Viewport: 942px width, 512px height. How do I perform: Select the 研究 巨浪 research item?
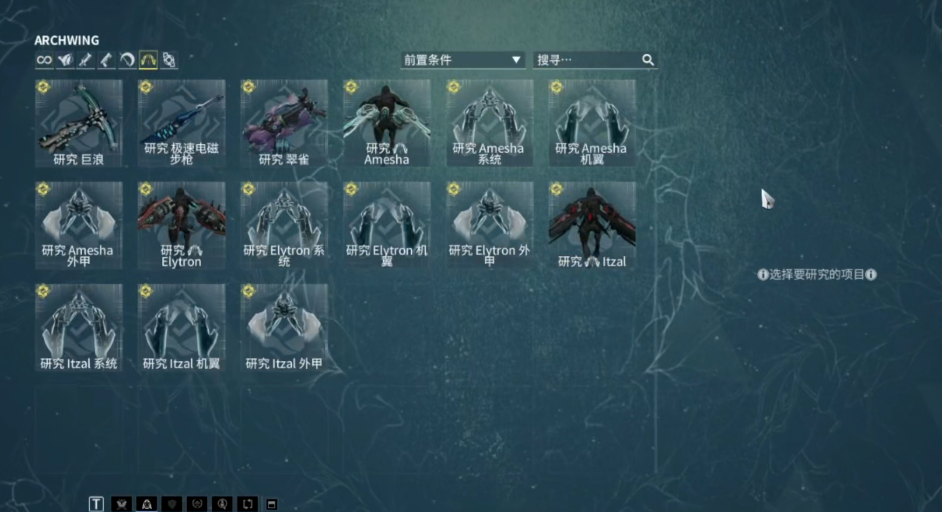(79, 123)
